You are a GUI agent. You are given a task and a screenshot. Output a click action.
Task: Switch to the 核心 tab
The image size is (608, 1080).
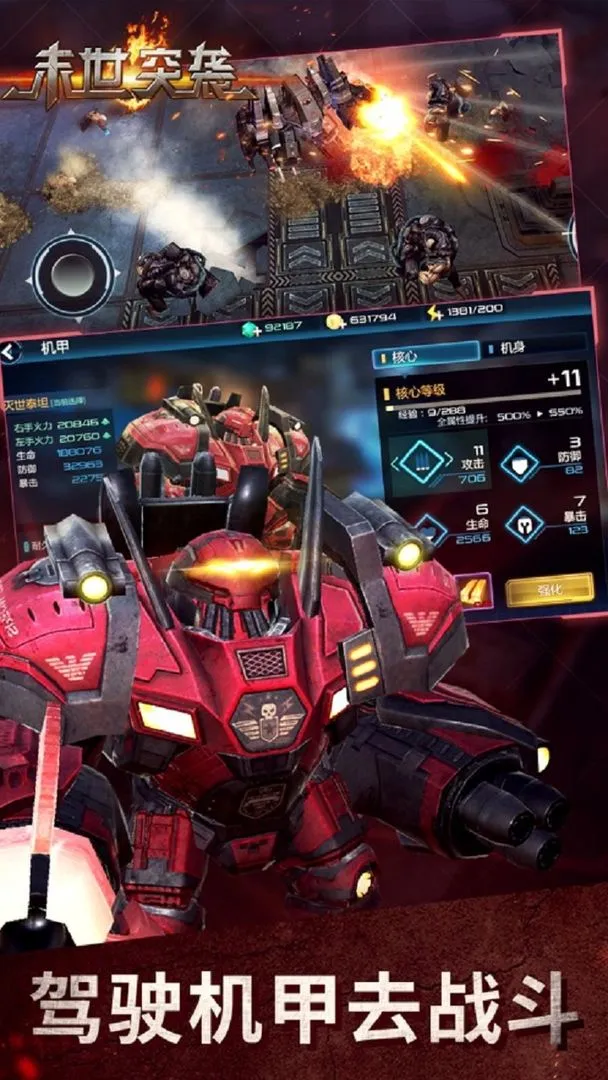pyautogui.click(x=425, y=354)
